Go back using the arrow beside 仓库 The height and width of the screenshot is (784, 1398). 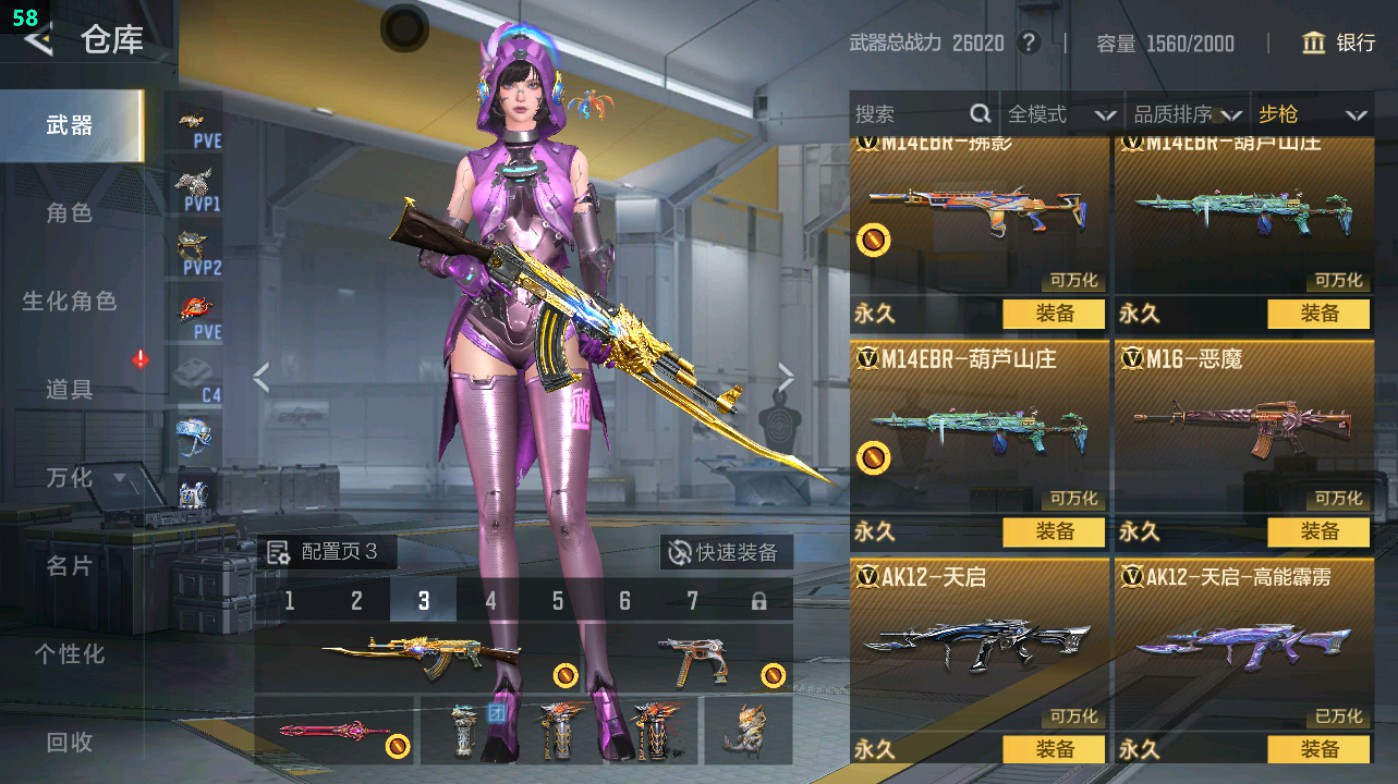coord(38,40)
